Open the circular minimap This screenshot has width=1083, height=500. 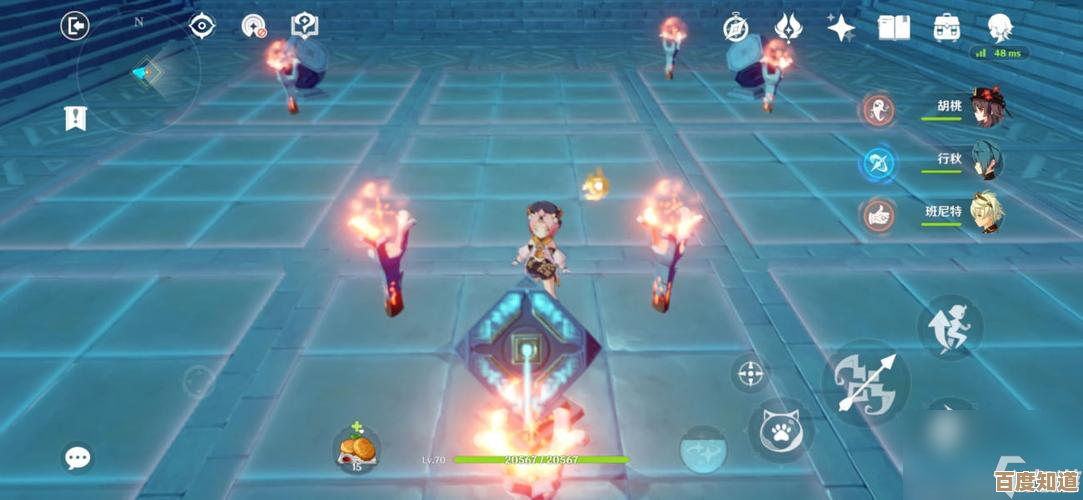pyautogui.click(x=138, y=71)
